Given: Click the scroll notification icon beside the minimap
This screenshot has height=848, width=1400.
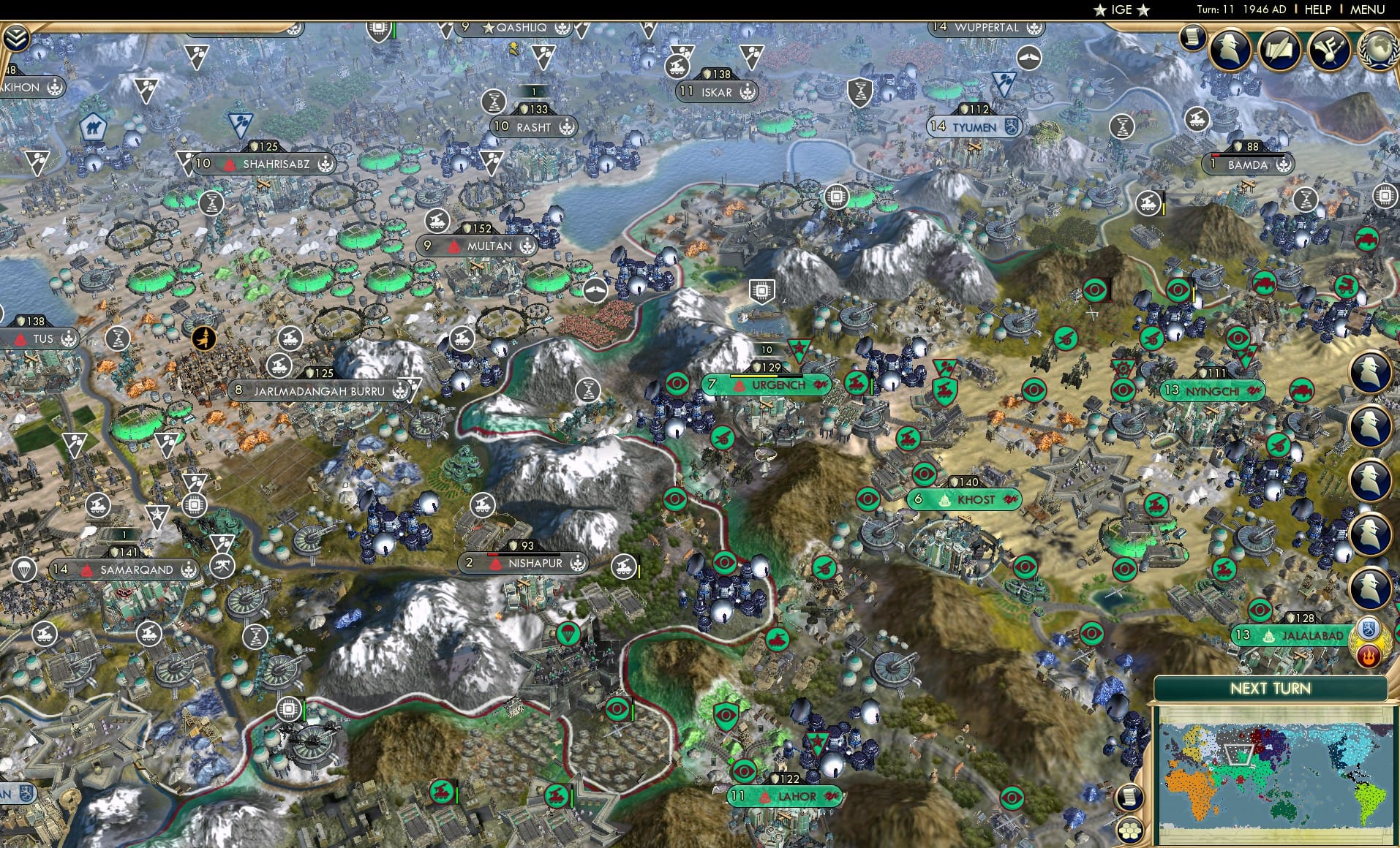Looking at the screenshot, I should point(1129,797).
